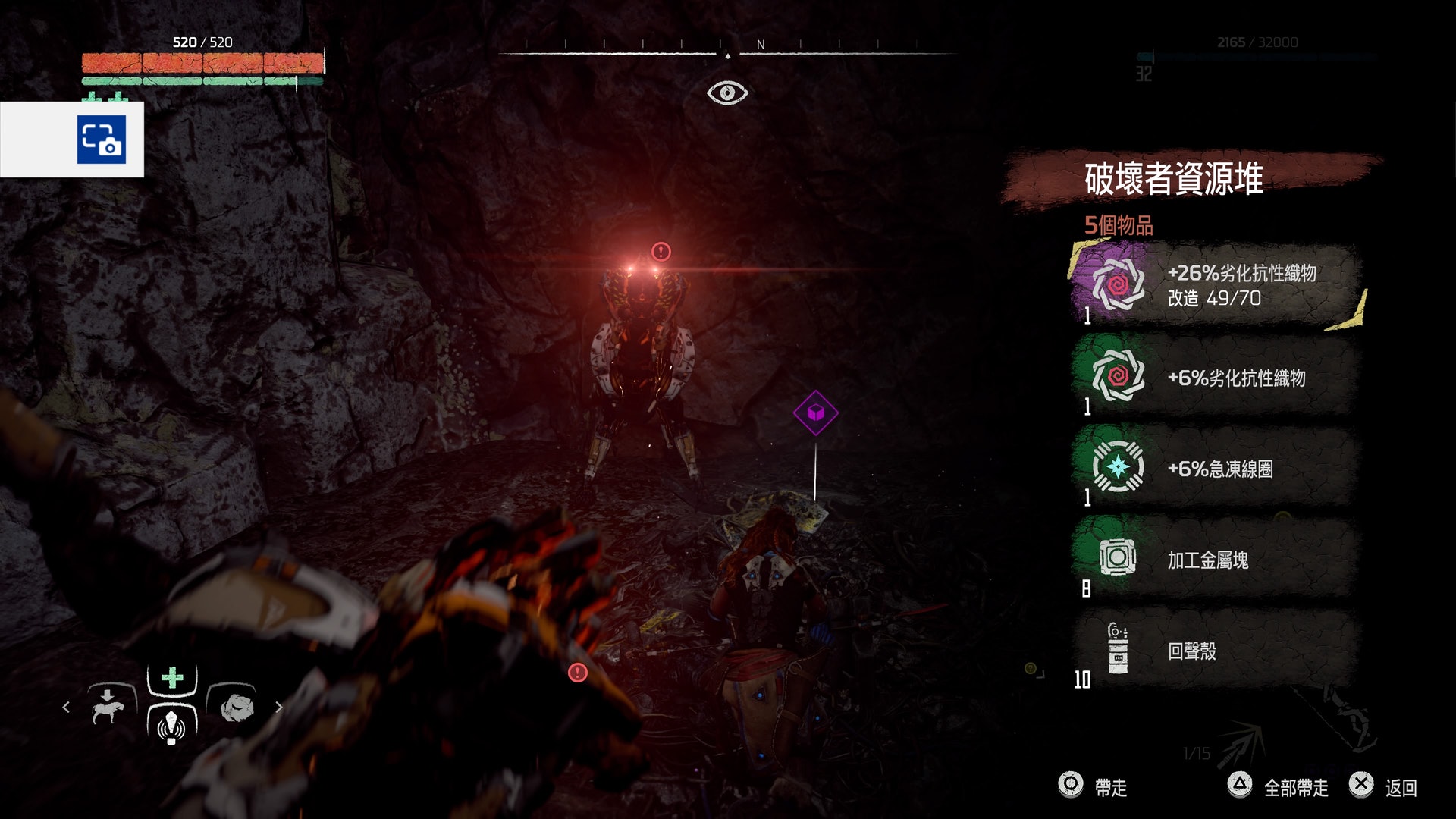The width and height of the screenshot is (1456, 819).
Task: Take everything with 全部帶走
Action: [1279, 786]
